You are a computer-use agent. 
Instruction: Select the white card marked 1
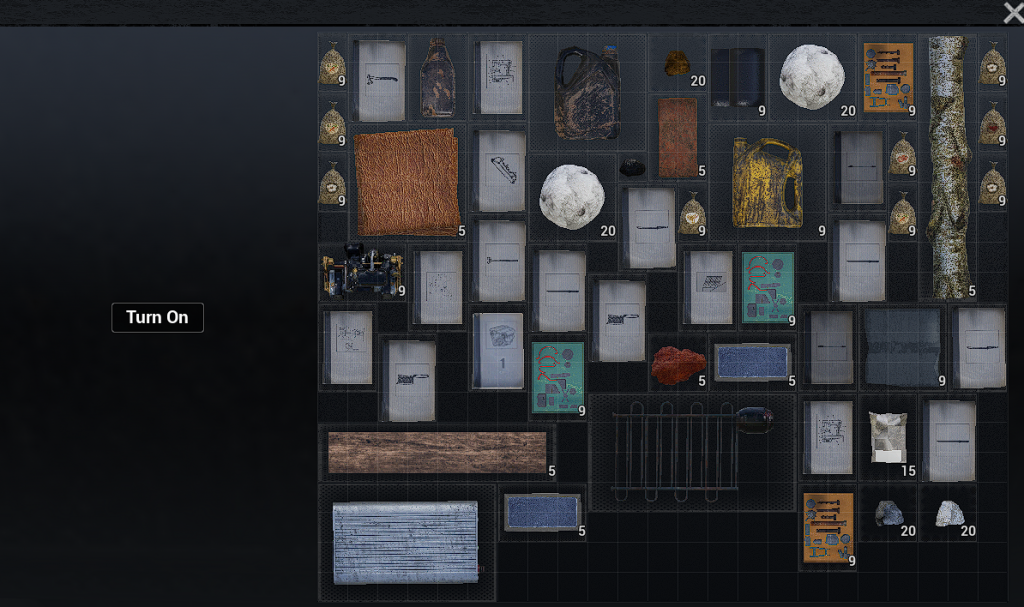pyautogui.click(x=498, y=350)
